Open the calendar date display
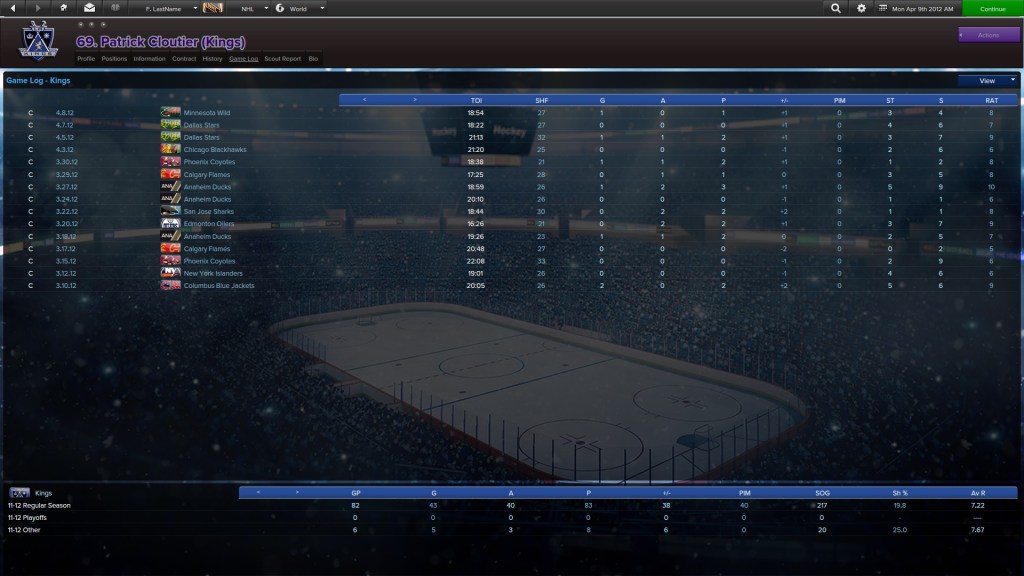Screen dimensions: 1024x576 pos(917,8)
